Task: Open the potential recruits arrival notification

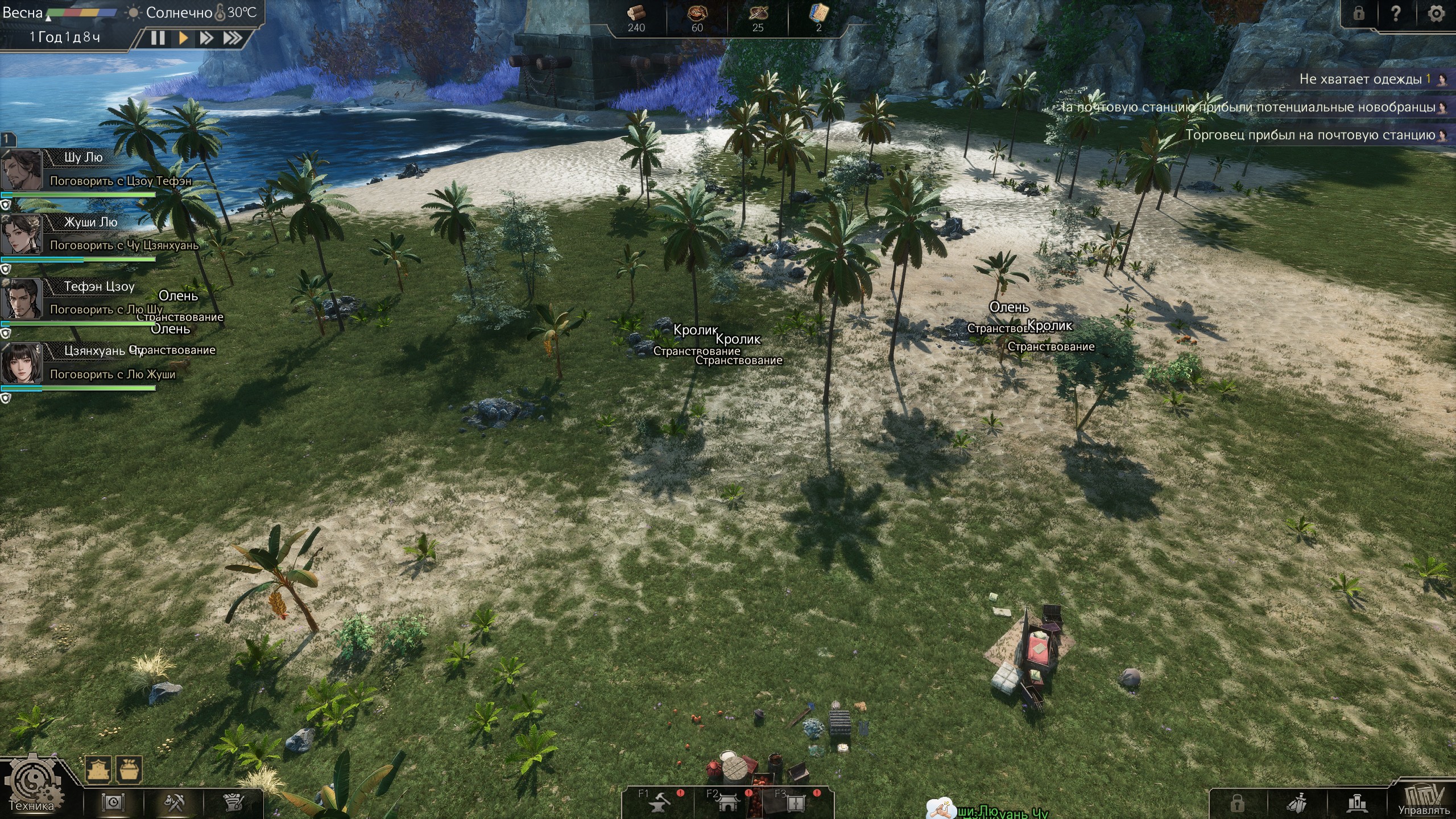Action: click(1251, 107)
